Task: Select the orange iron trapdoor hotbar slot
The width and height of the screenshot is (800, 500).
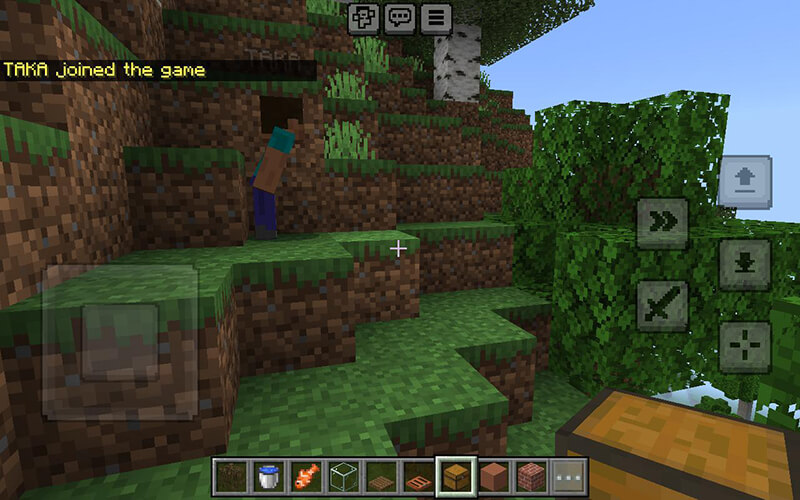Action: 418,475
